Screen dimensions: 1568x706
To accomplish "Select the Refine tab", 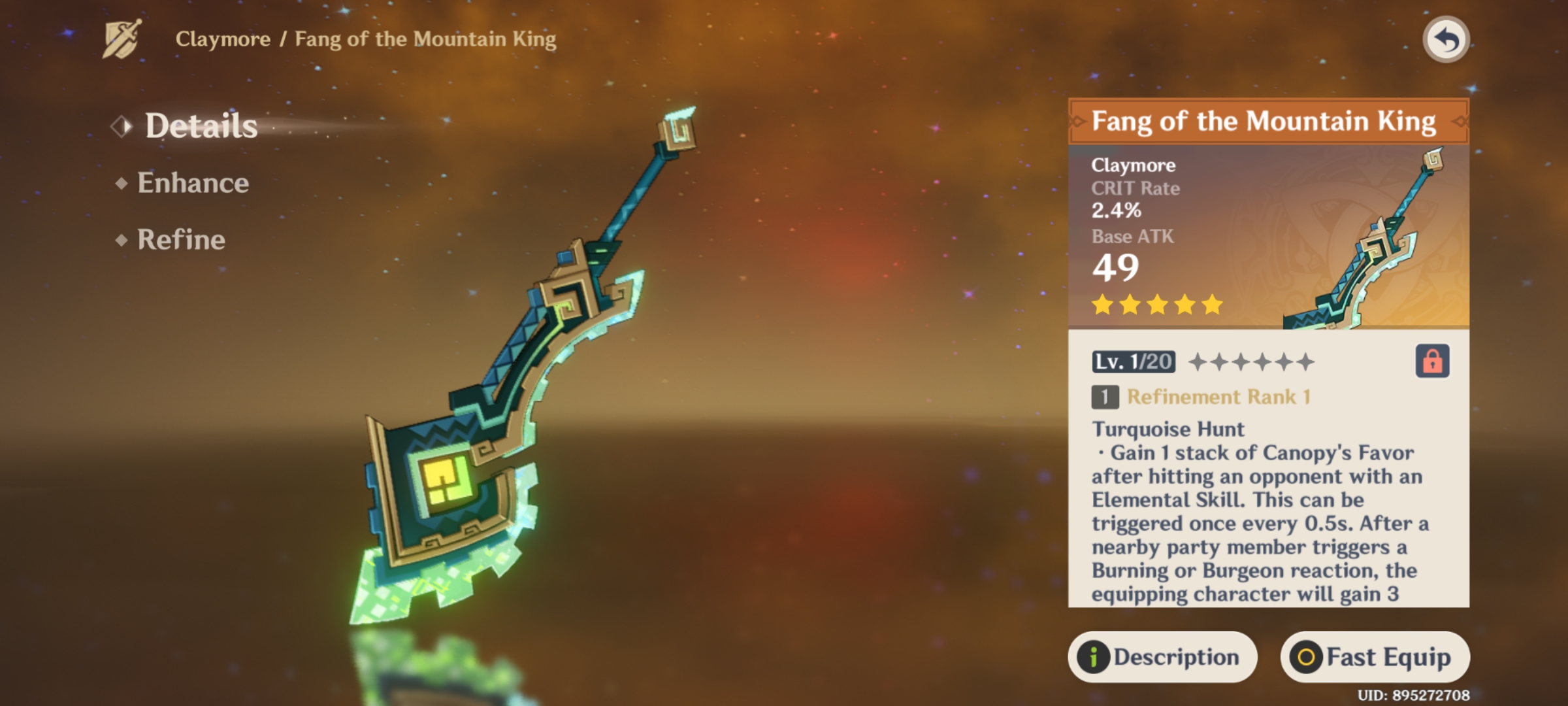I will pos(181,240).
